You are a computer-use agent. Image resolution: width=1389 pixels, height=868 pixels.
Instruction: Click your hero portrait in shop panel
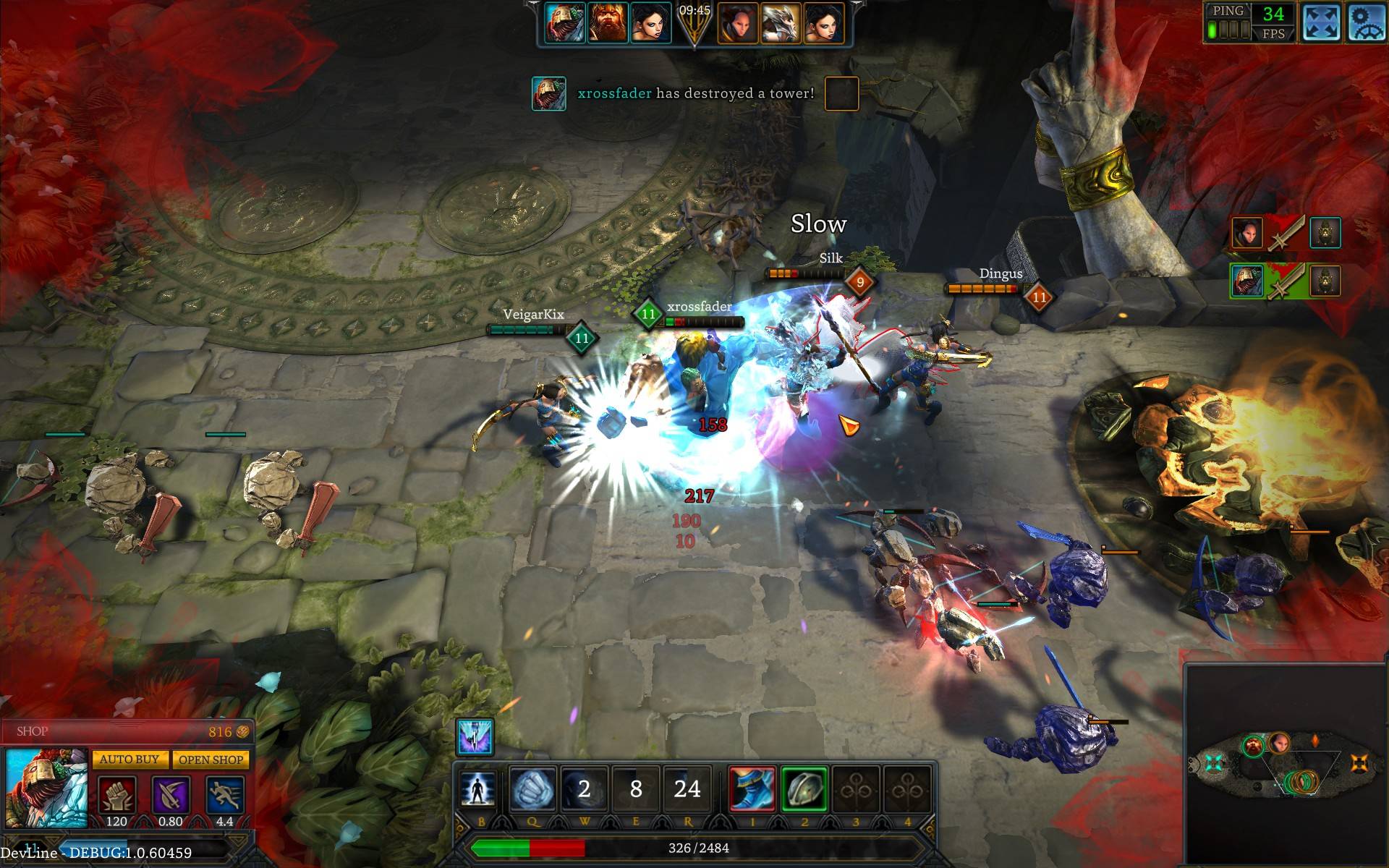point(46,788)
